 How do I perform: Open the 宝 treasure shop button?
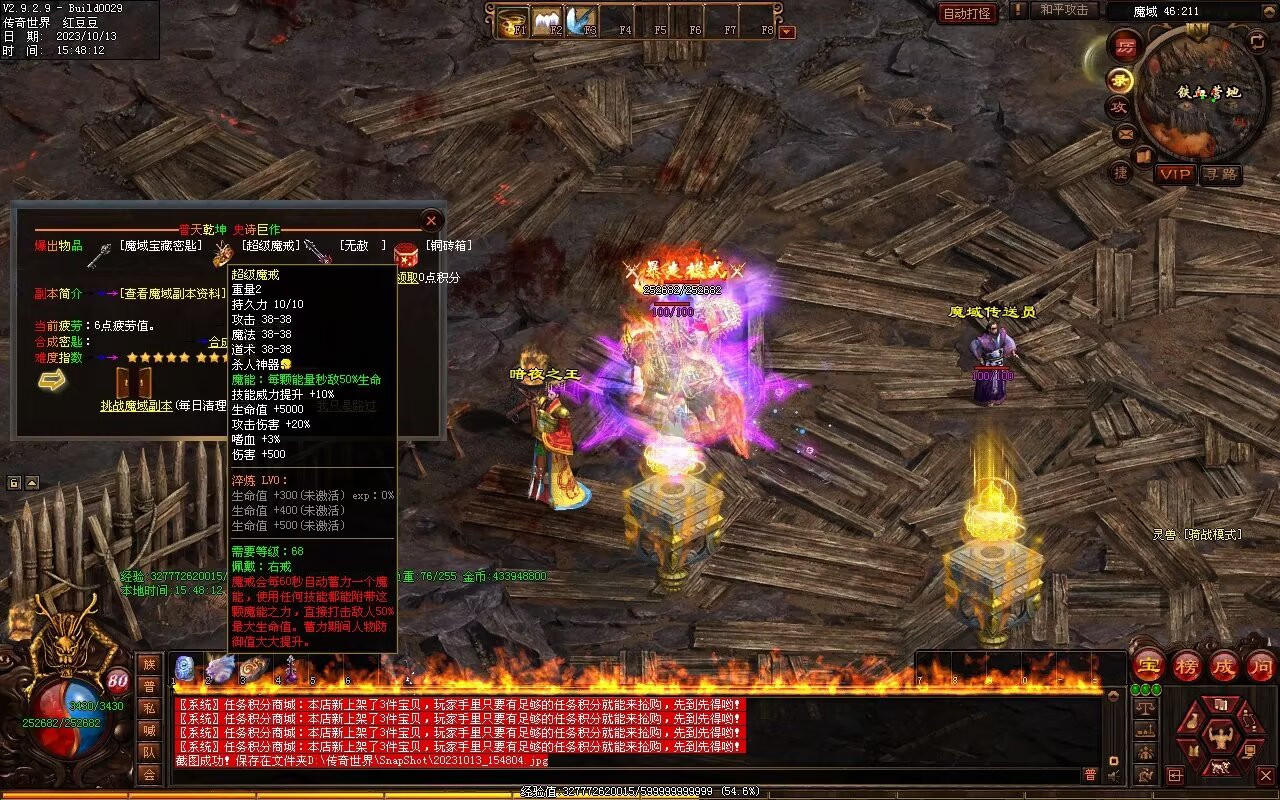pos(1148,665)
